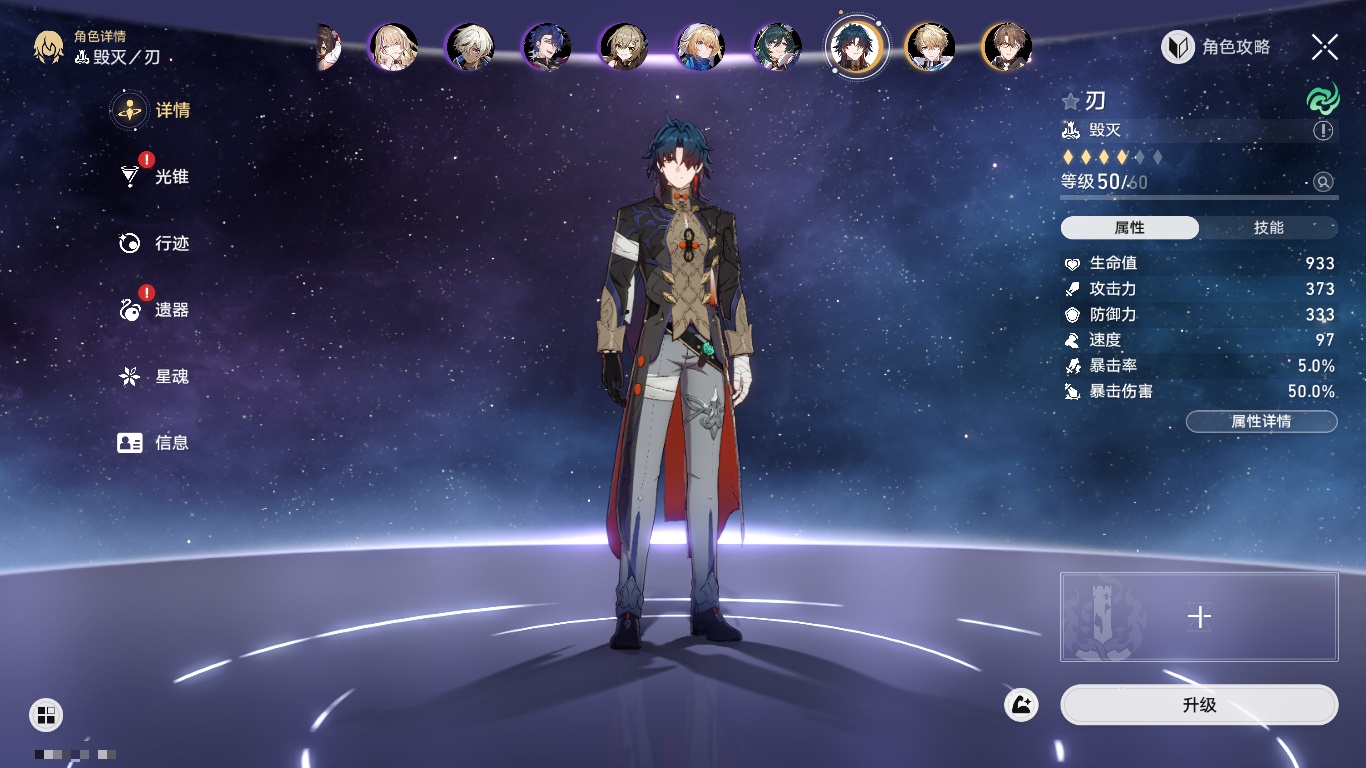Toggle the favorite star beside 刃
The height and width of the screenshot is (768, 1366).
1071,101
